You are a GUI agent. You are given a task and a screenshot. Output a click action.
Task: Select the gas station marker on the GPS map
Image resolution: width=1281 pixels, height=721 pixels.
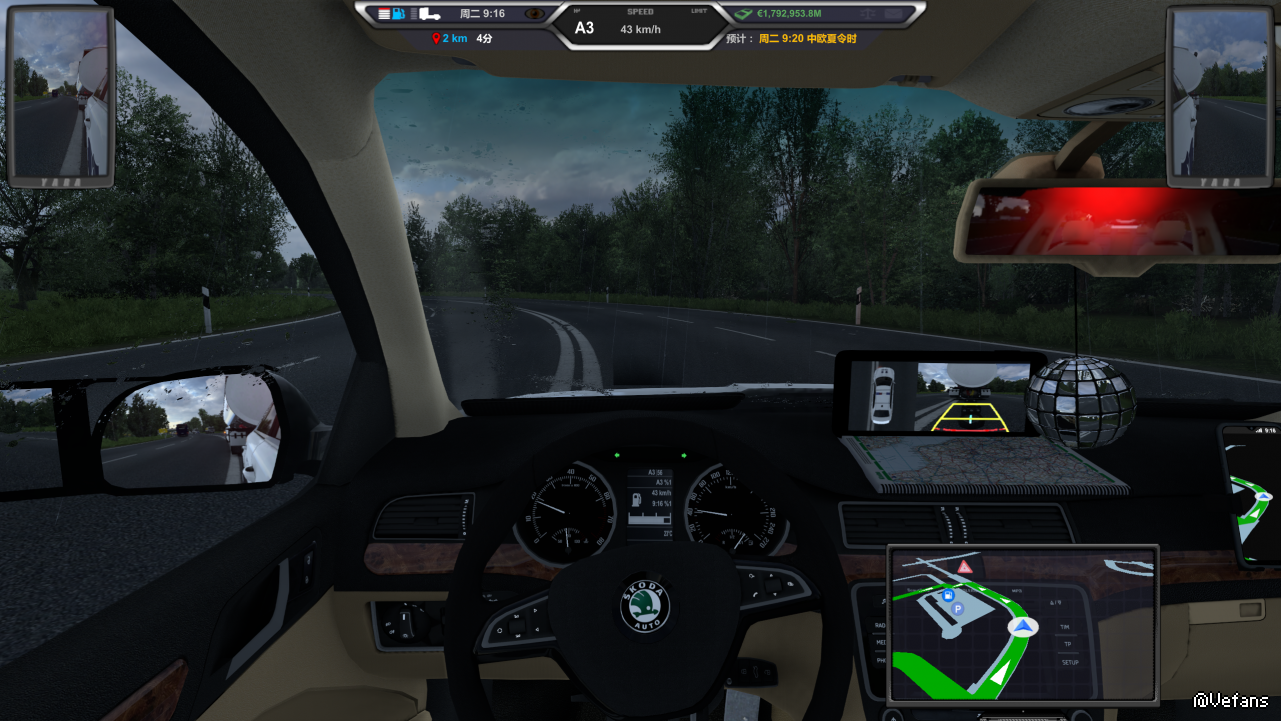(x=947, y=595)
